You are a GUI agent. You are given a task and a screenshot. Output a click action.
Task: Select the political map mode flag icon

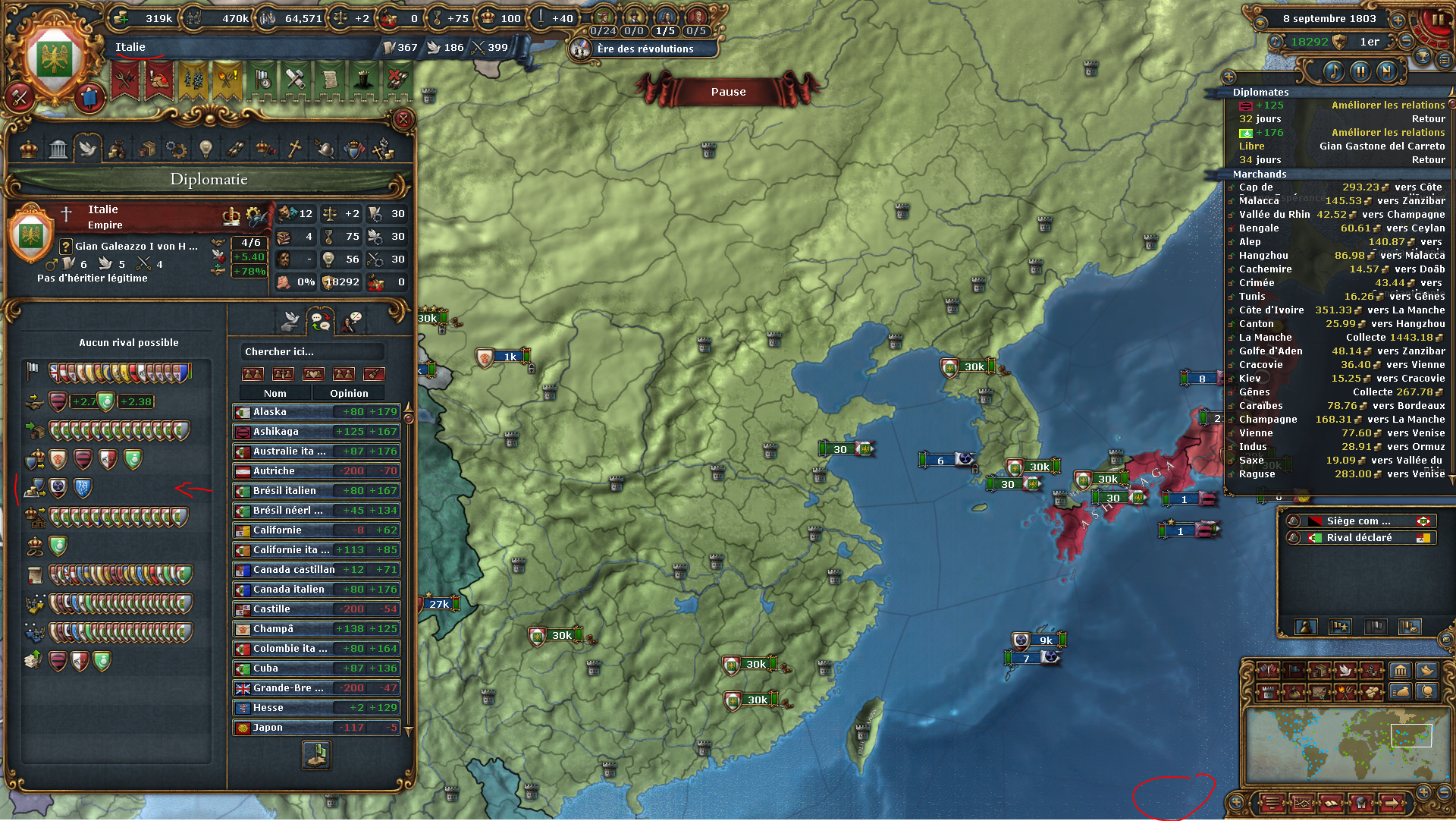point(1294,670)
